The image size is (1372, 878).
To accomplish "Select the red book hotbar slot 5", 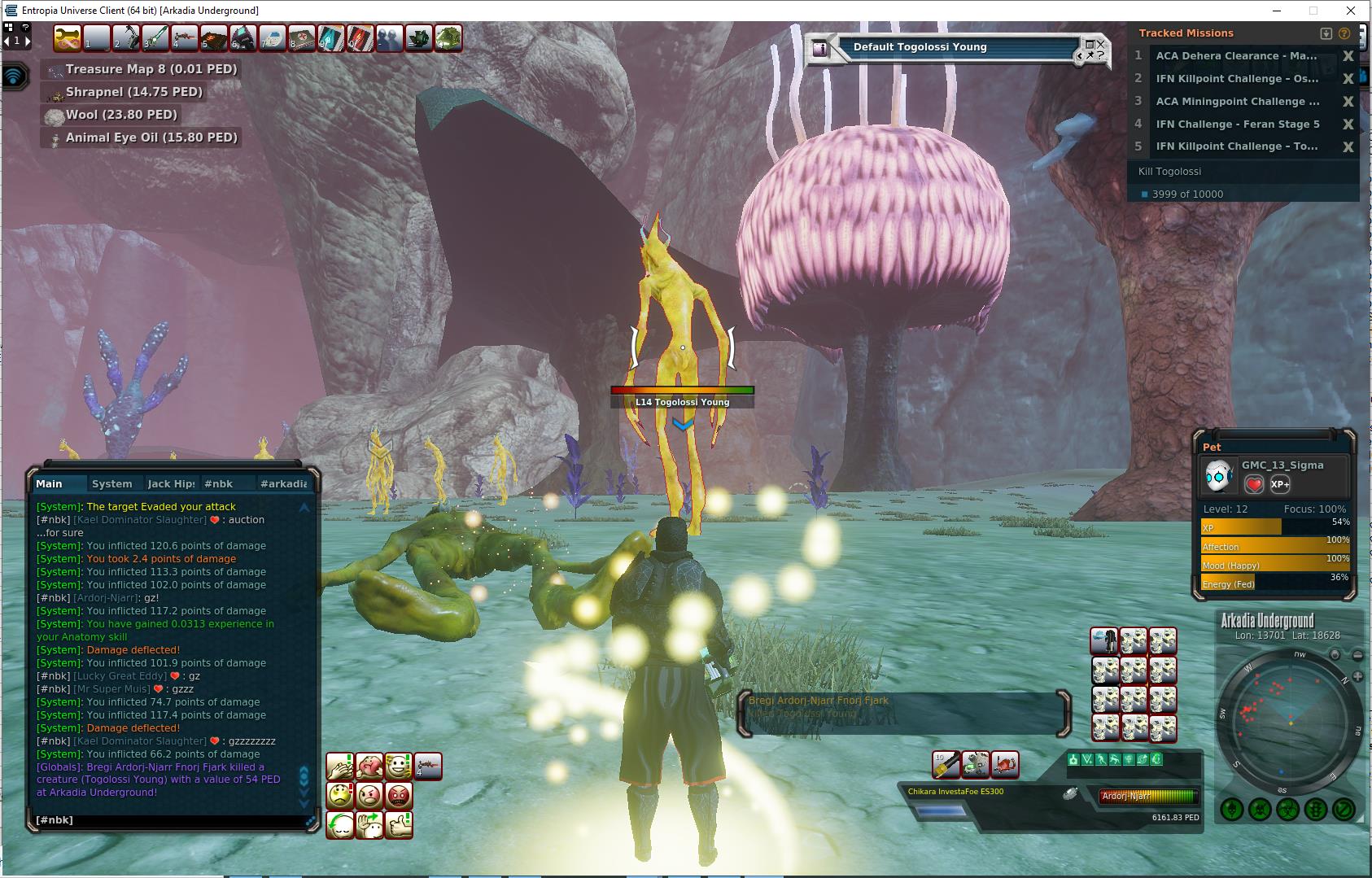I will click(213, 38).
